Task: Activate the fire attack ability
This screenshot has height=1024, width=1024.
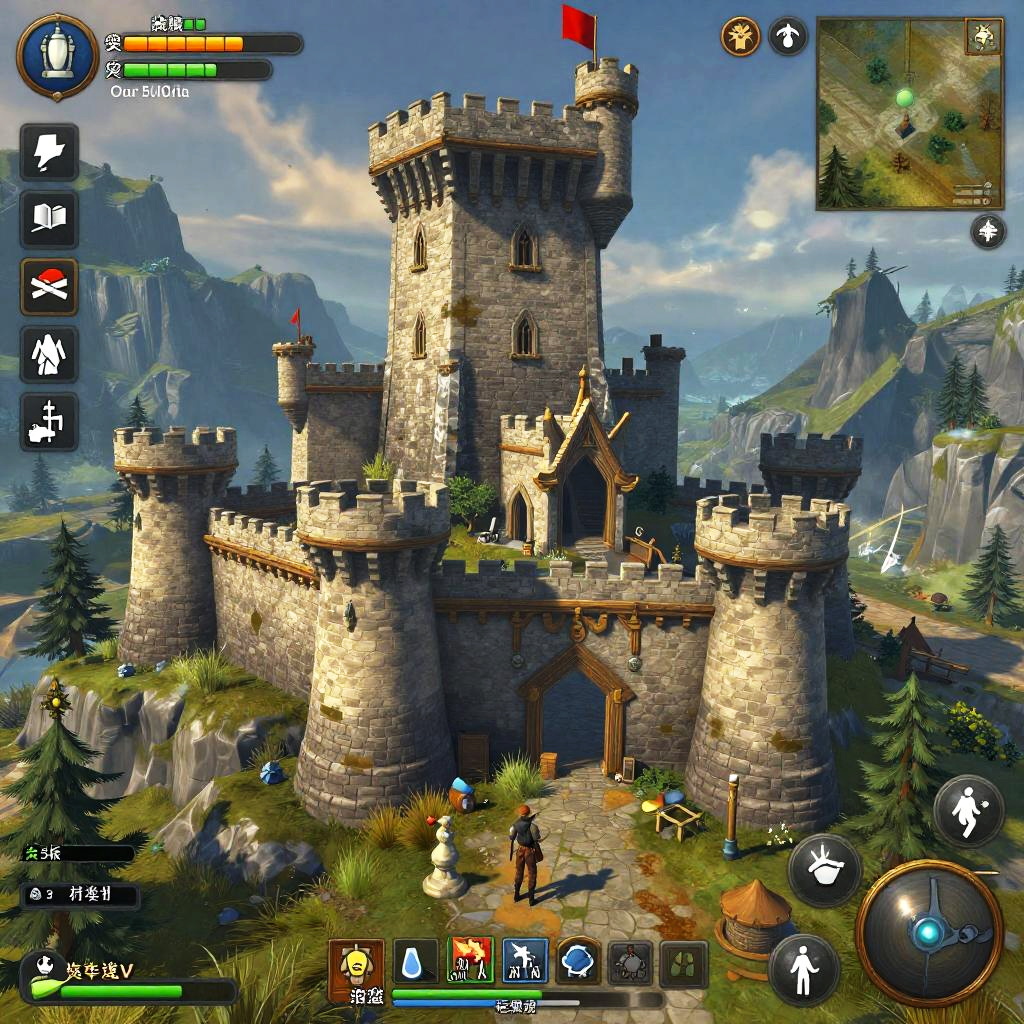Action: click(471, 962)
